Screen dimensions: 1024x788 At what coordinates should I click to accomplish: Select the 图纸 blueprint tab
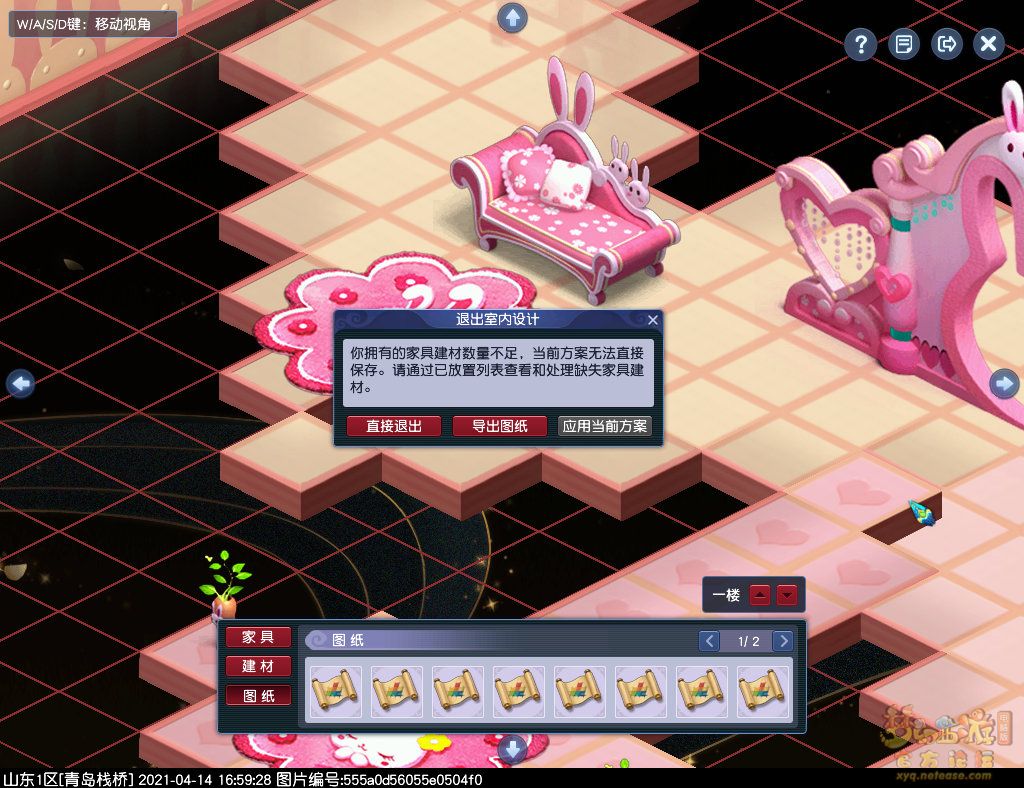click(258, 695)
